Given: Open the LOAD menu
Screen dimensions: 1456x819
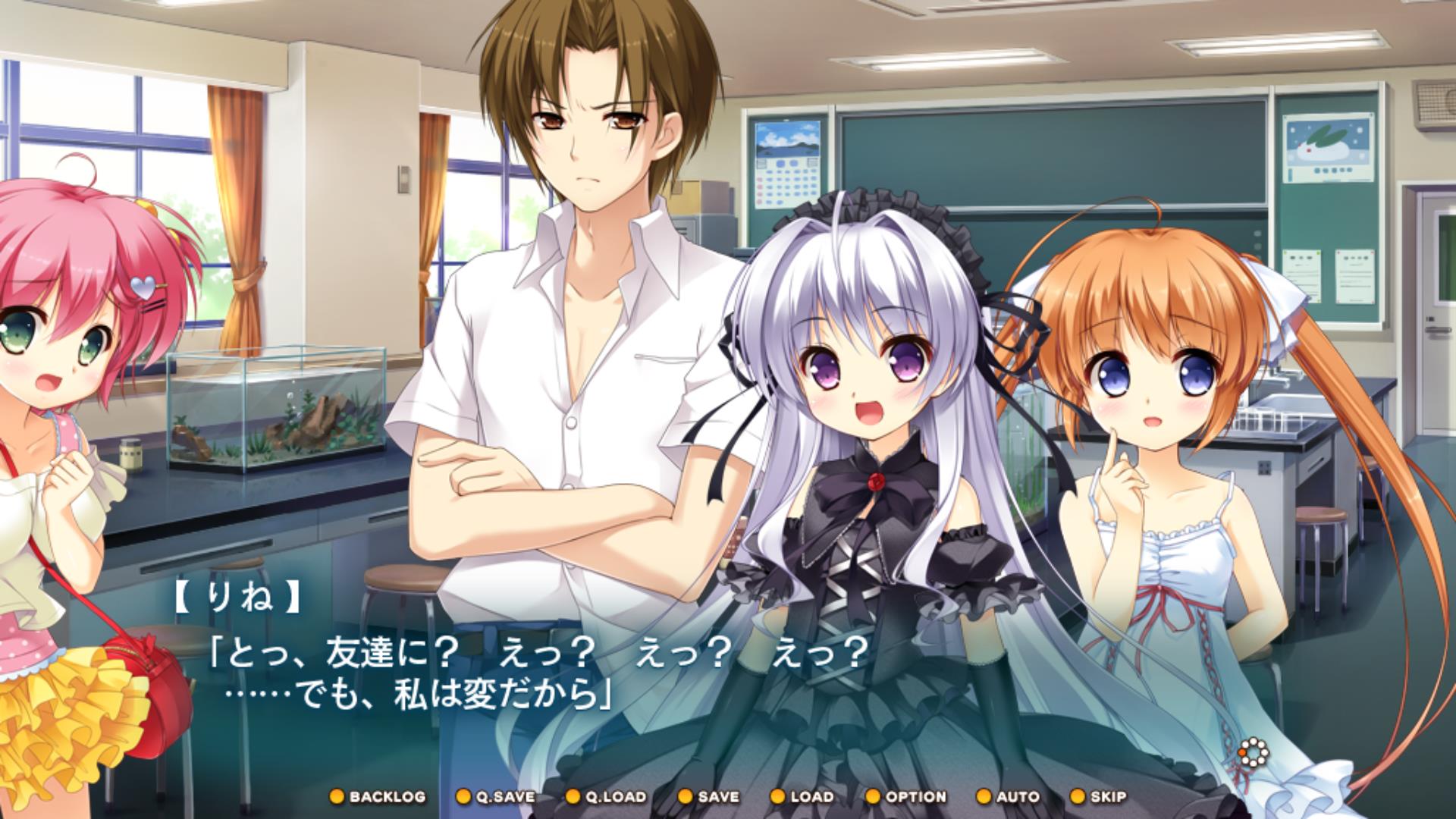Looking at the screenshot, I should (802, 797).
